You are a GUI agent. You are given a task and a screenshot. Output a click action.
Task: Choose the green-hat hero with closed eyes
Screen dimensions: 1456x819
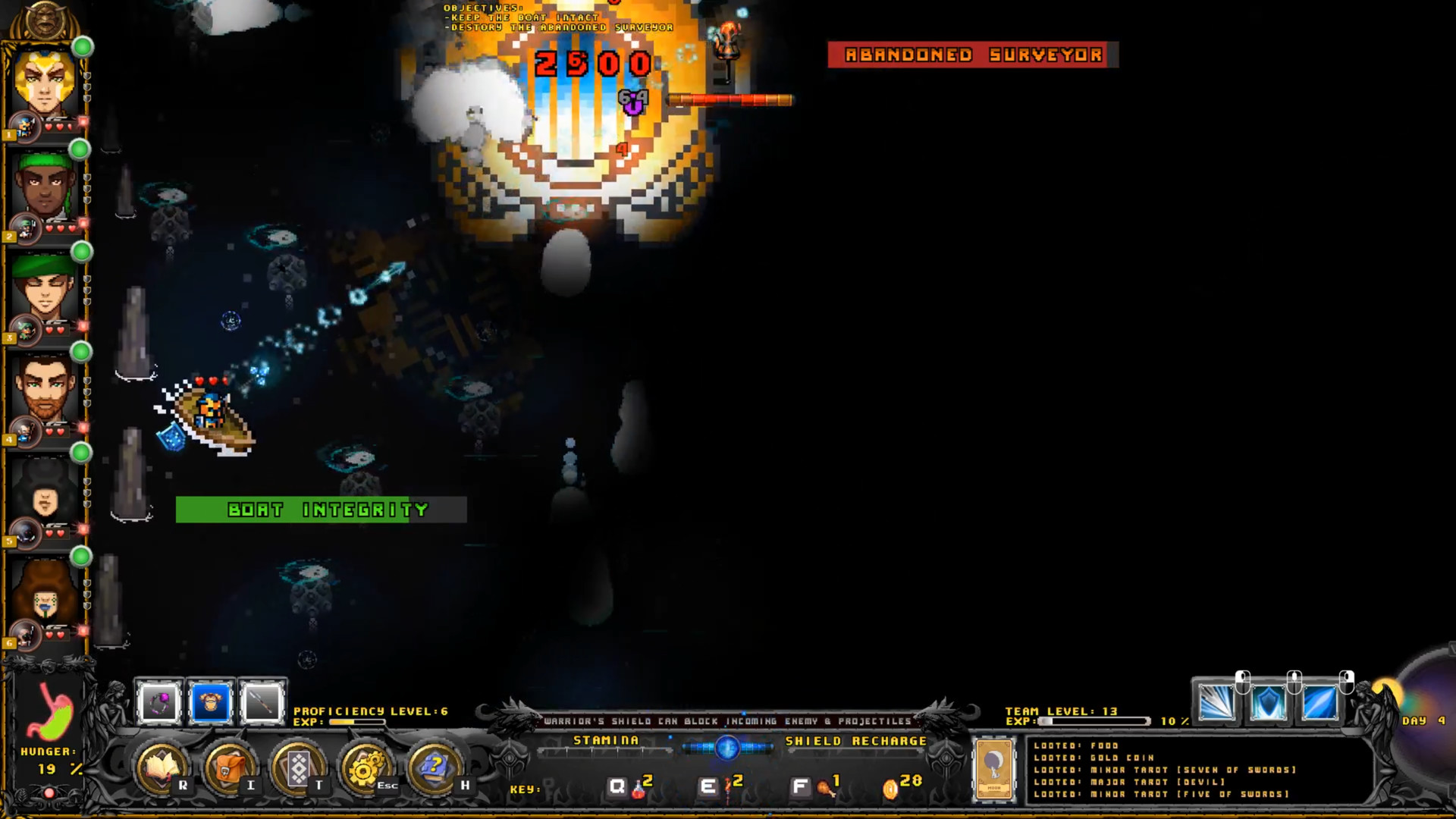45,288
